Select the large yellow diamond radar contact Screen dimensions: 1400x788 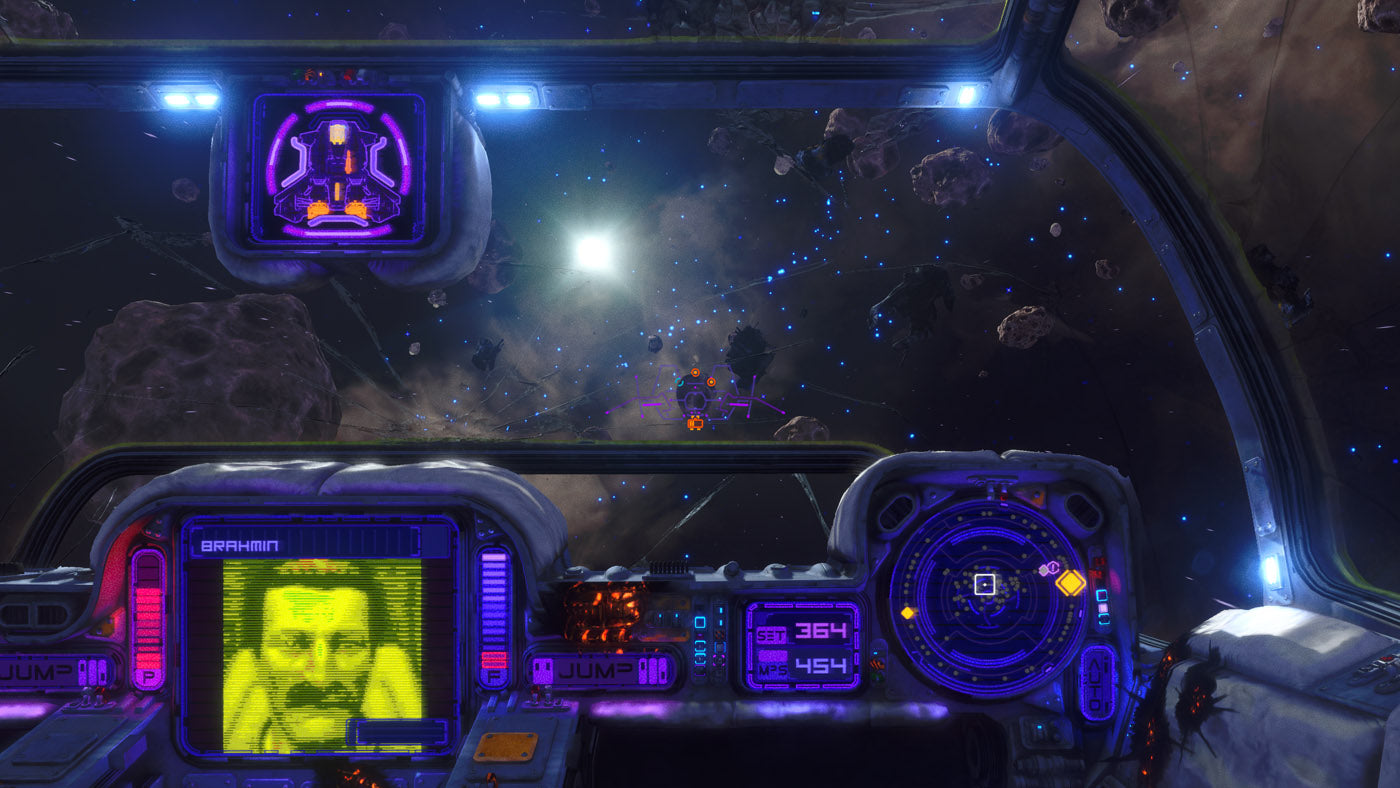coord(1071,582)
